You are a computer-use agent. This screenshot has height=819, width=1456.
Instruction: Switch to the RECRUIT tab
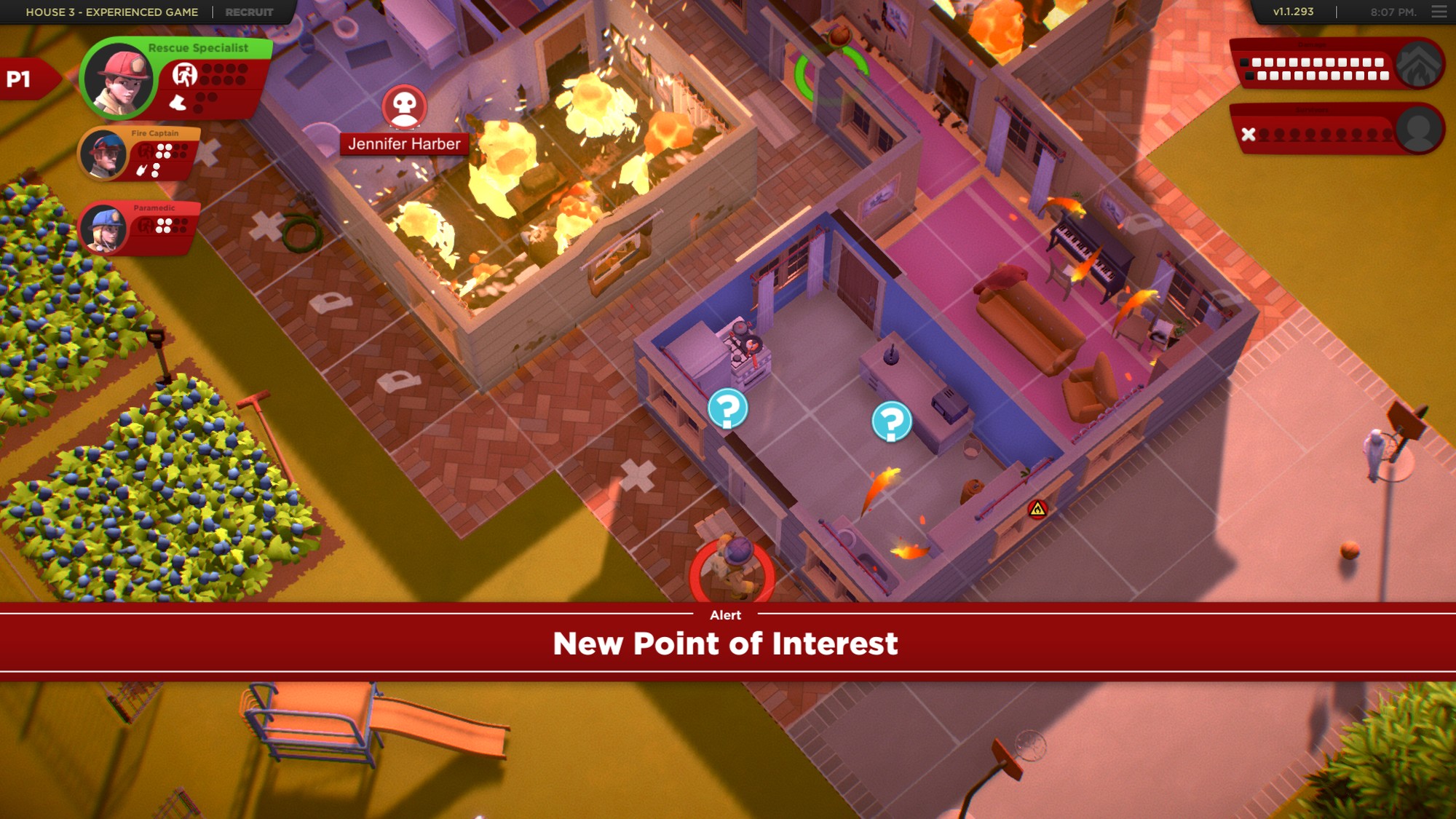point(248,12)
